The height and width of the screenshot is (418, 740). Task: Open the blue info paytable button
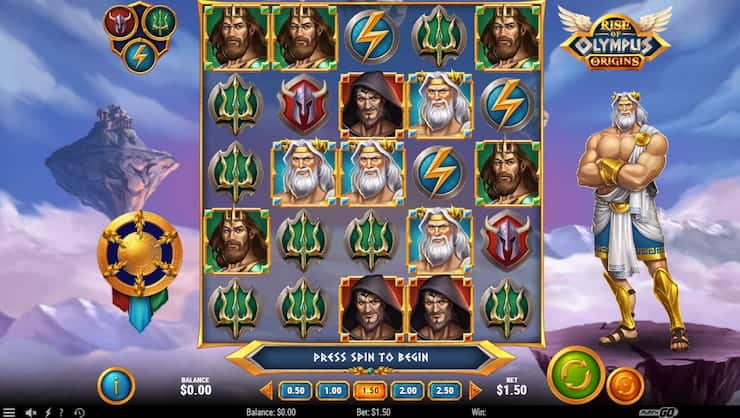116,386
